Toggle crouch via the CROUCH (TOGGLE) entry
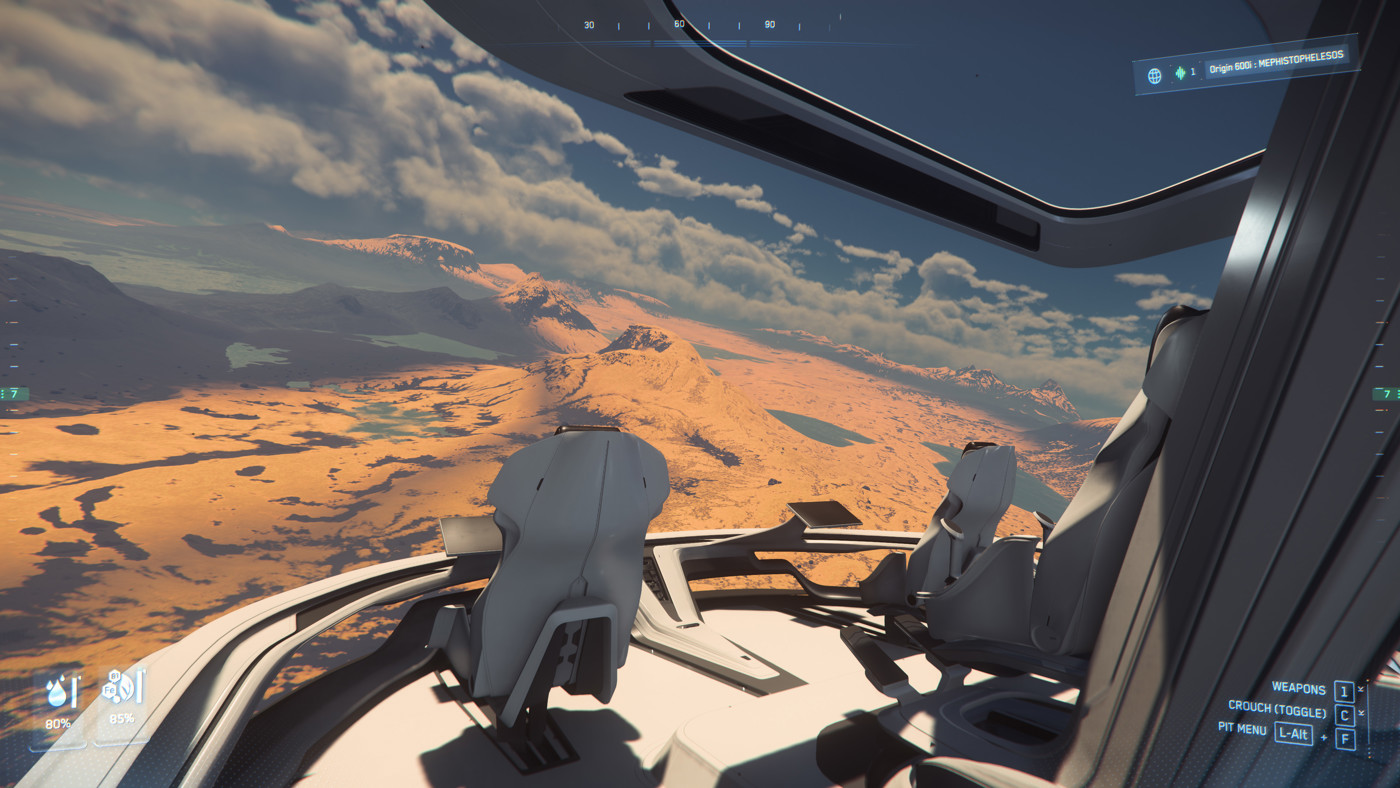 click(x=1278, y=707)
